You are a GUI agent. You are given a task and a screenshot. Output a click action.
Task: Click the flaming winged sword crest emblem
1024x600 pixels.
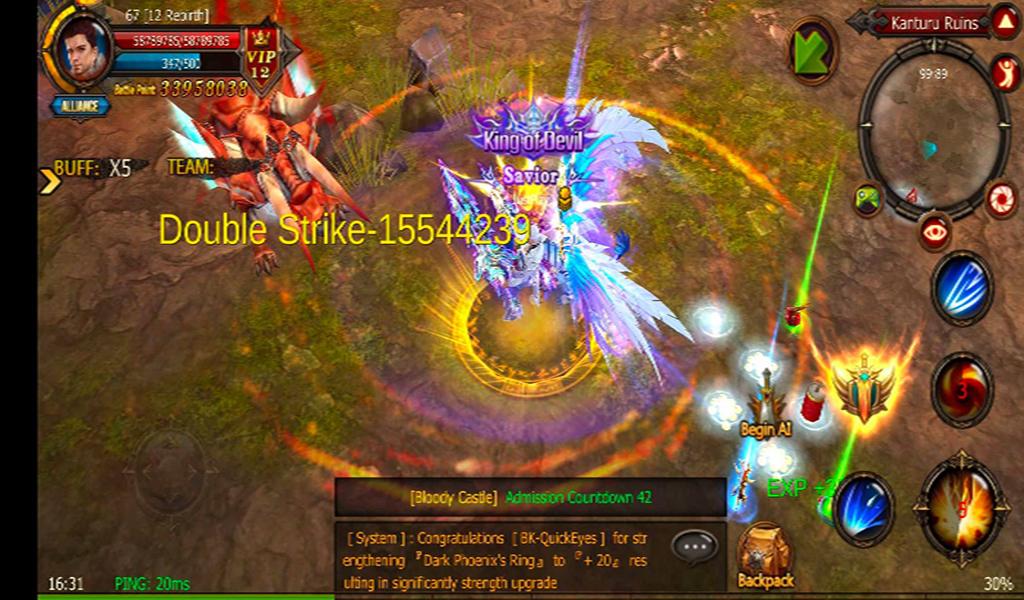coord(863,386)
